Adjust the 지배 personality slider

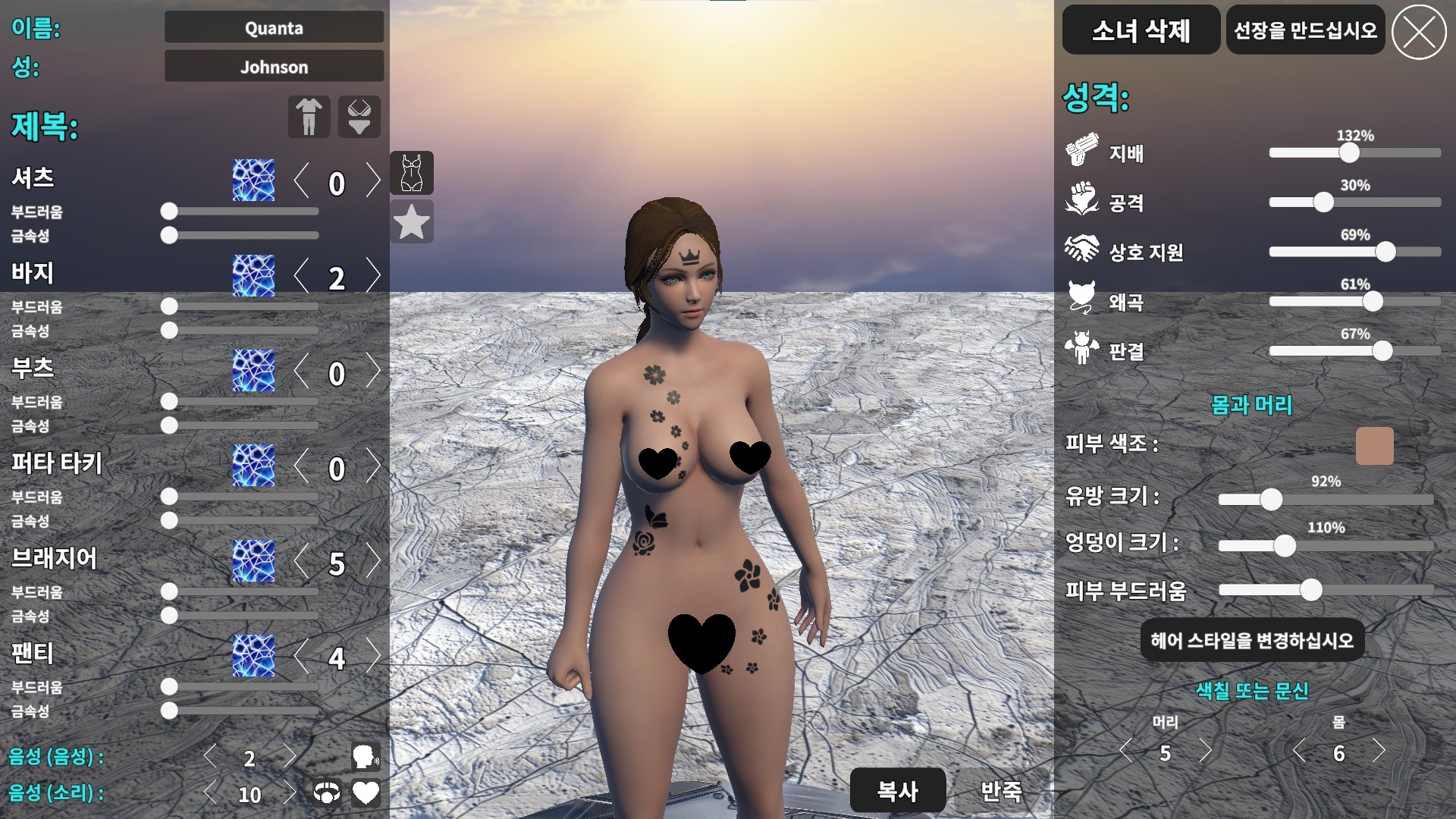tap(1349, 153)
